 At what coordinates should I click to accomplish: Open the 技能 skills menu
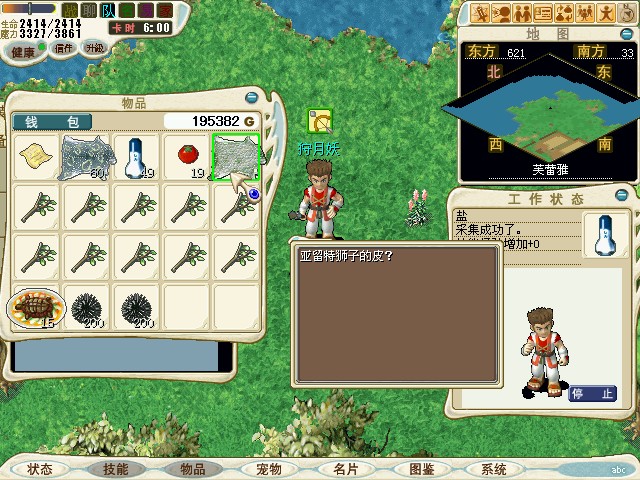tap(115, 469)
